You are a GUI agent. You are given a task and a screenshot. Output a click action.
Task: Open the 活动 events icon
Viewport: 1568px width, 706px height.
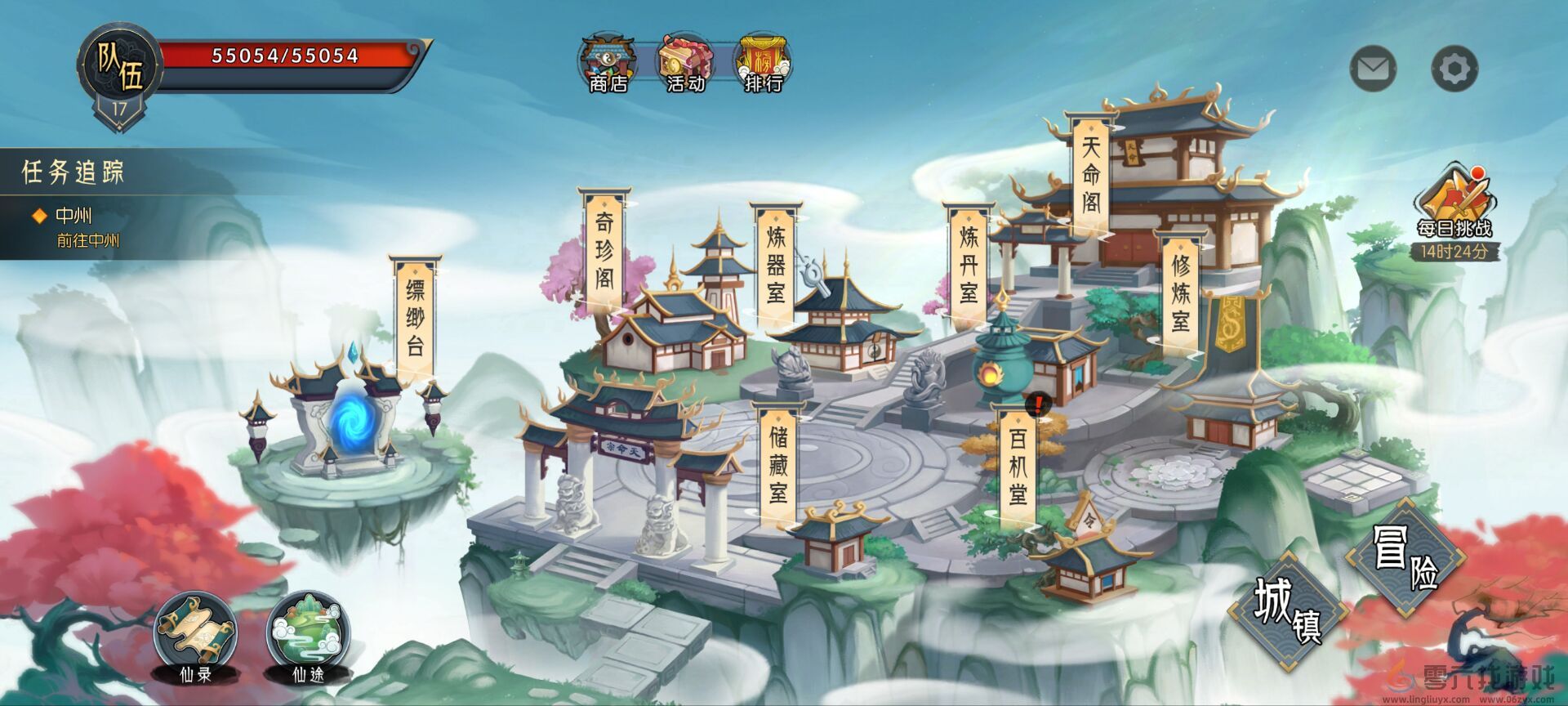[x=684, y=57]
